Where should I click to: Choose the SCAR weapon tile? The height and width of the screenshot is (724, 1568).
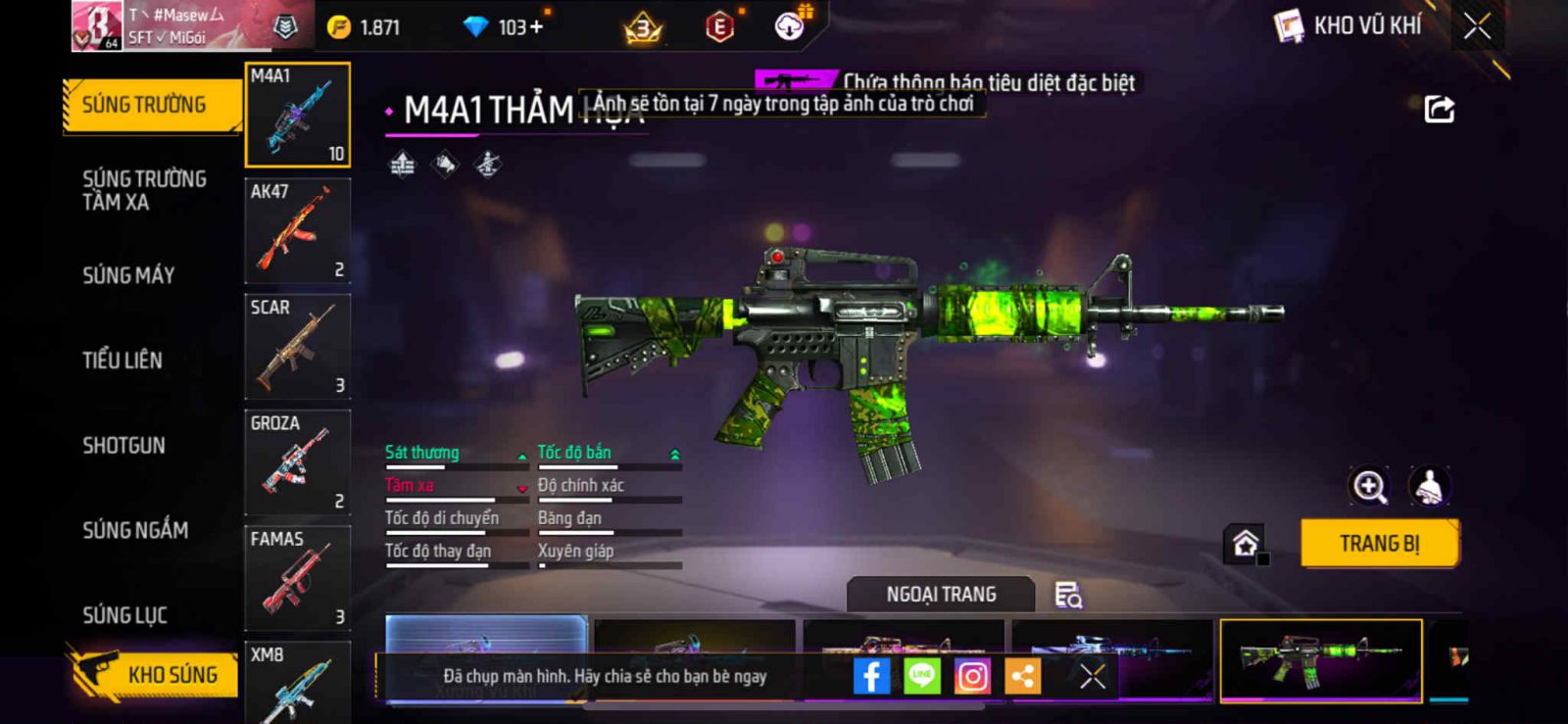297,347
